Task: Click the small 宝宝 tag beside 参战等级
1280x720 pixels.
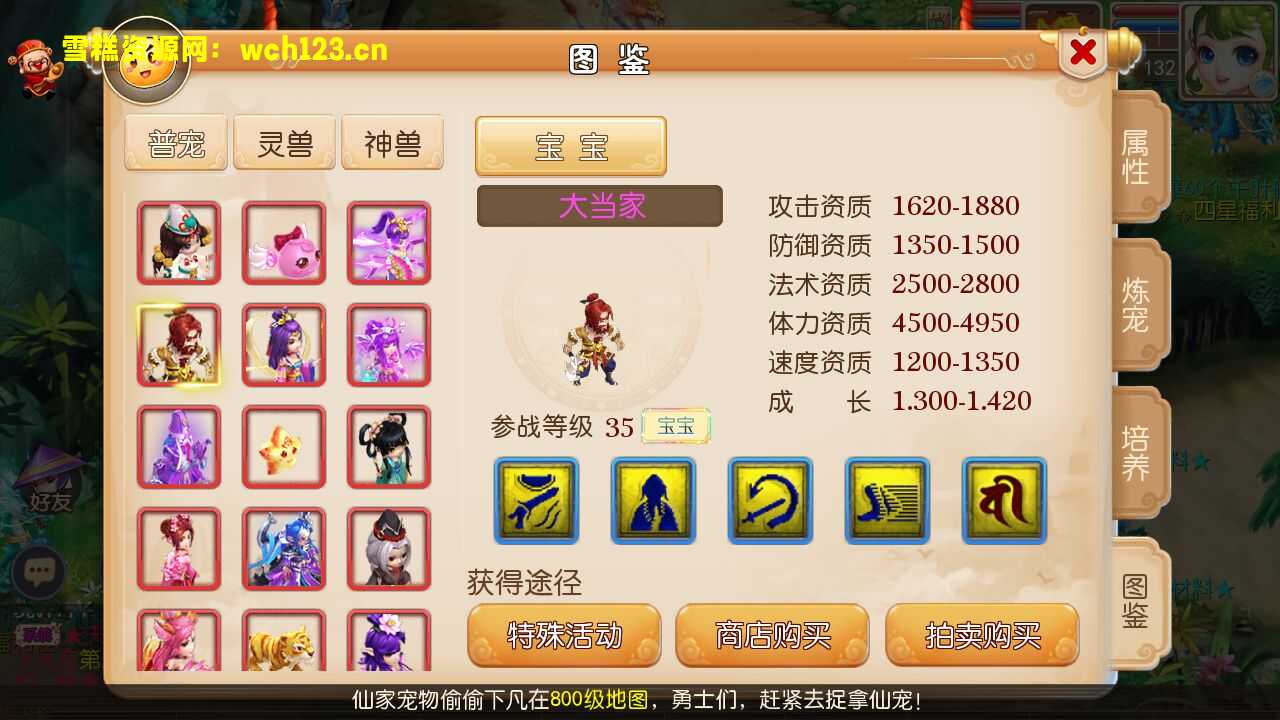Action: [676, 425]
